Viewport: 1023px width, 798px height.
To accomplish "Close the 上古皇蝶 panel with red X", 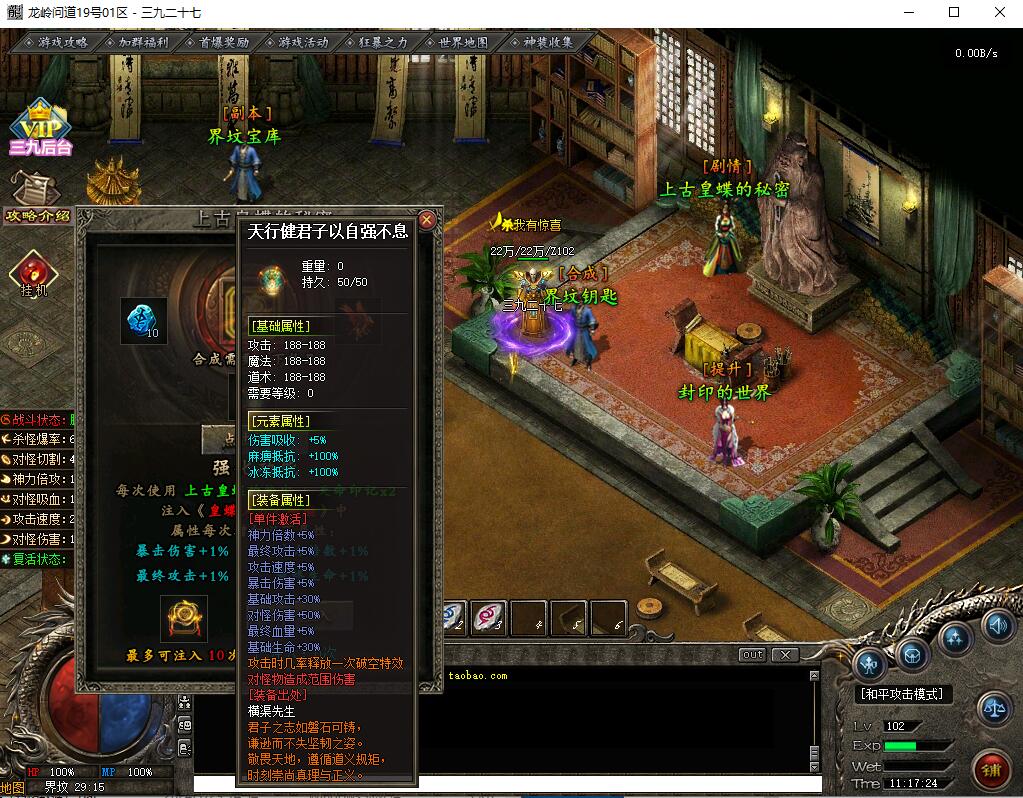I will pyautogui.click(x=427, y=220).
